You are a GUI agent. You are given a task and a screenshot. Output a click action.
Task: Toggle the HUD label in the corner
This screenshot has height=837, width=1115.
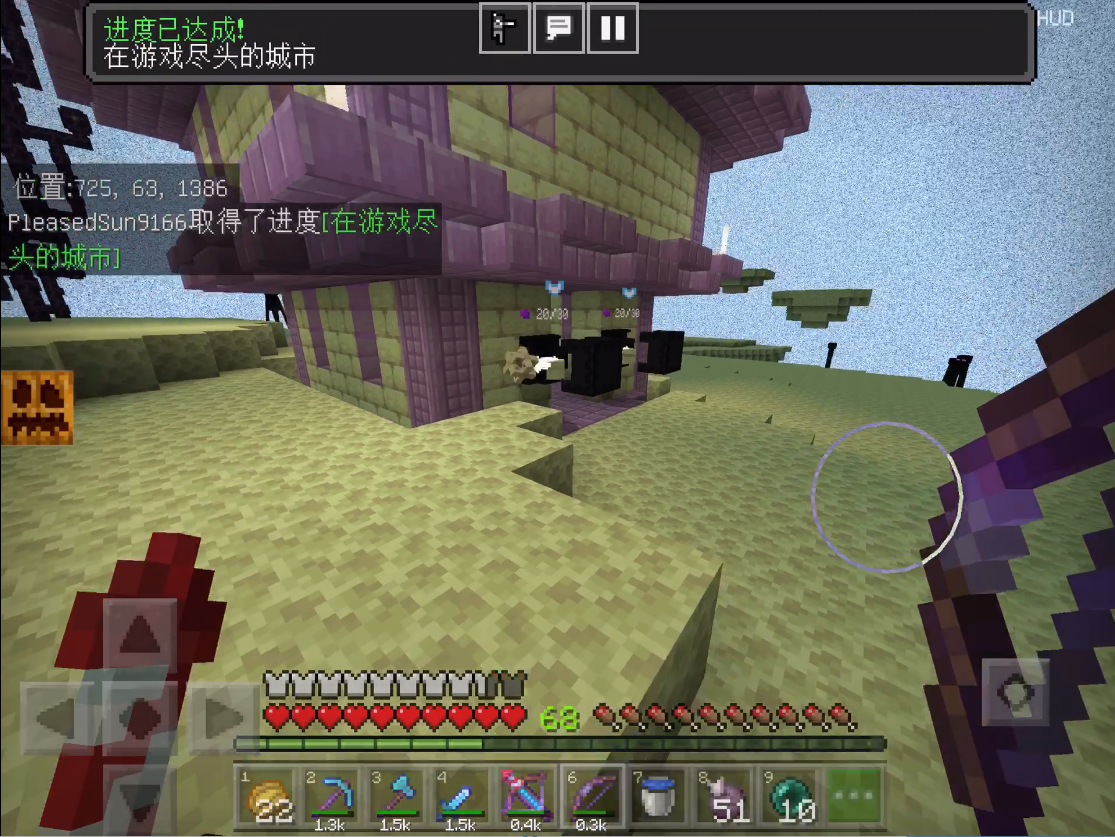click(1055, 19)
